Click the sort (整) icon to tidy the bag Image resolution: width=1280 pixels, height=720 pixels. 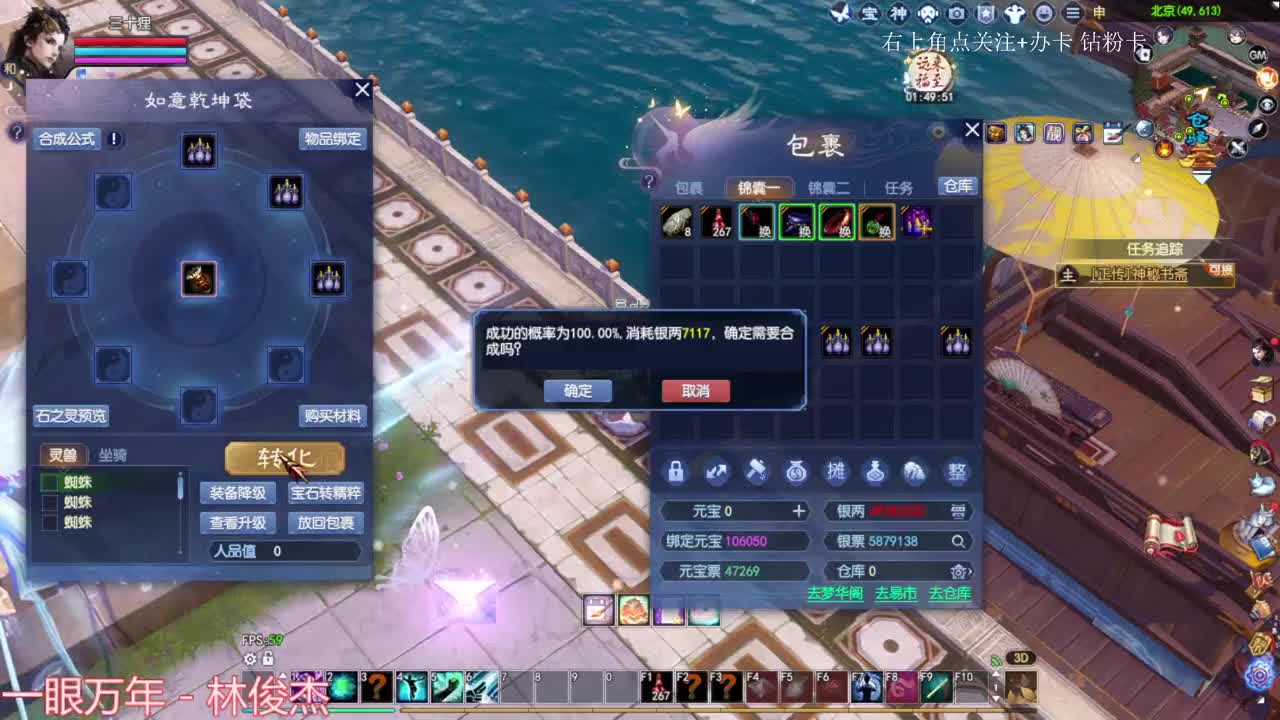pyautogui.click(x=957, y=472)
